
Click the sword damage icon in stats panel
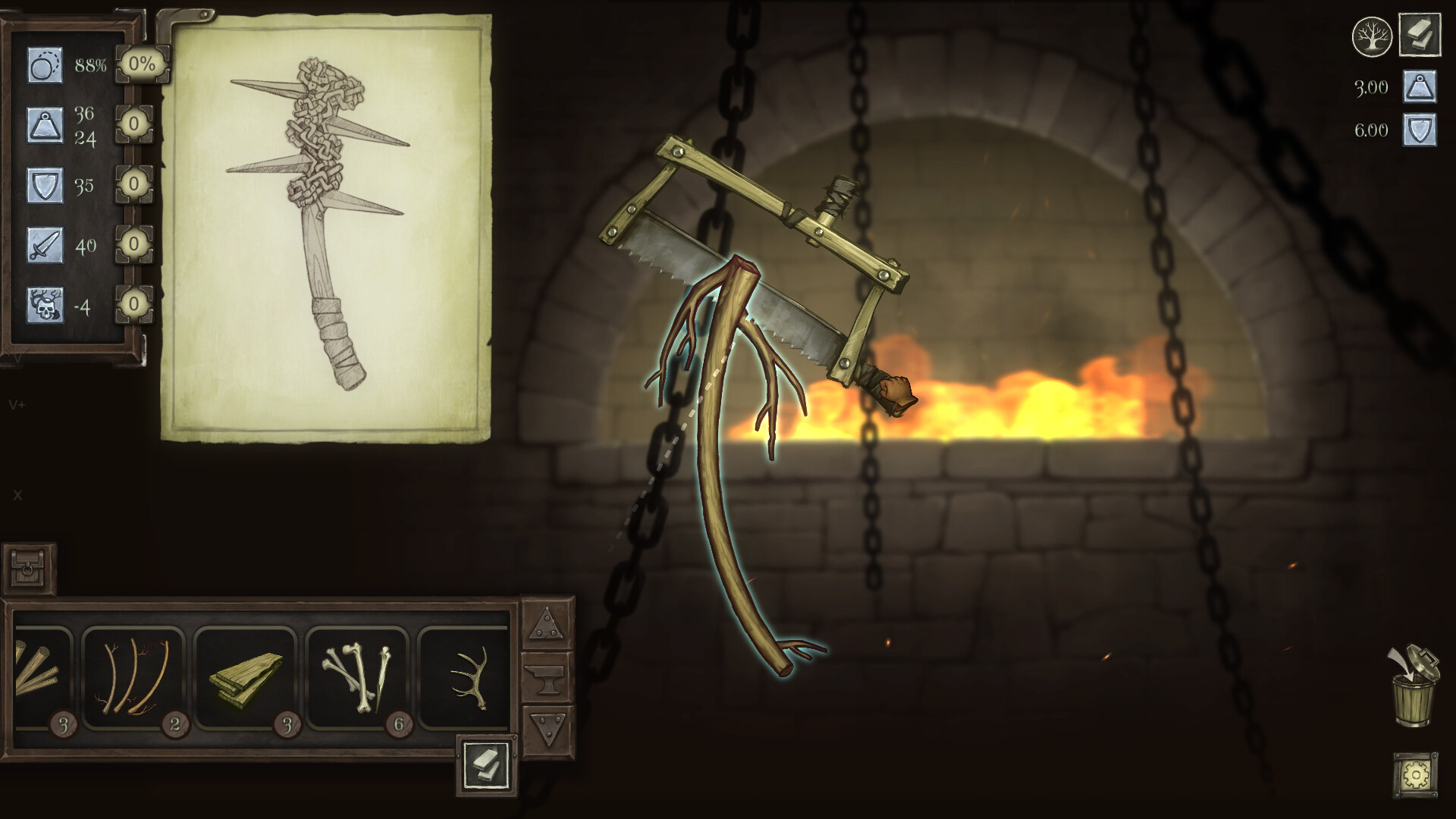[44, 245]
